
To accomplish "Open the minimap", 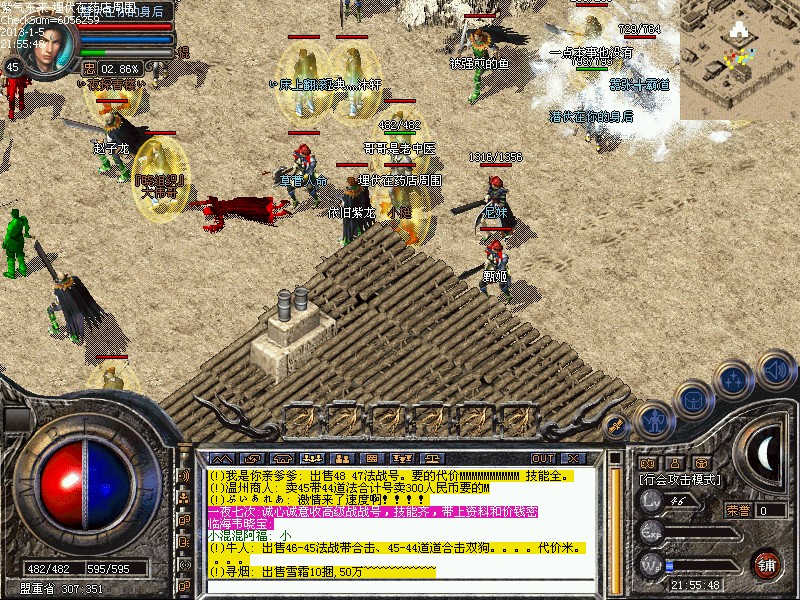I will 739,60.
